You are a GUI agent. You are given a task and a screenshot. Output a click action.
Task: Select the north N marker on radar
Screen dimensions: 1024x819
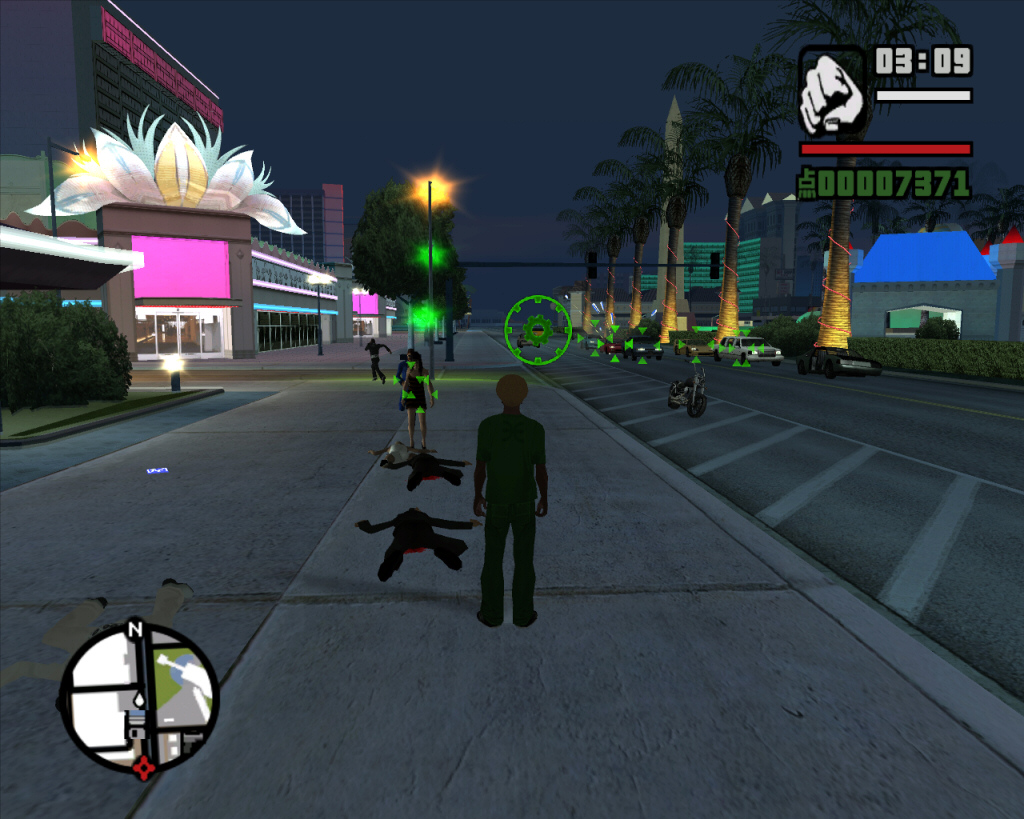tap(135, 630)
